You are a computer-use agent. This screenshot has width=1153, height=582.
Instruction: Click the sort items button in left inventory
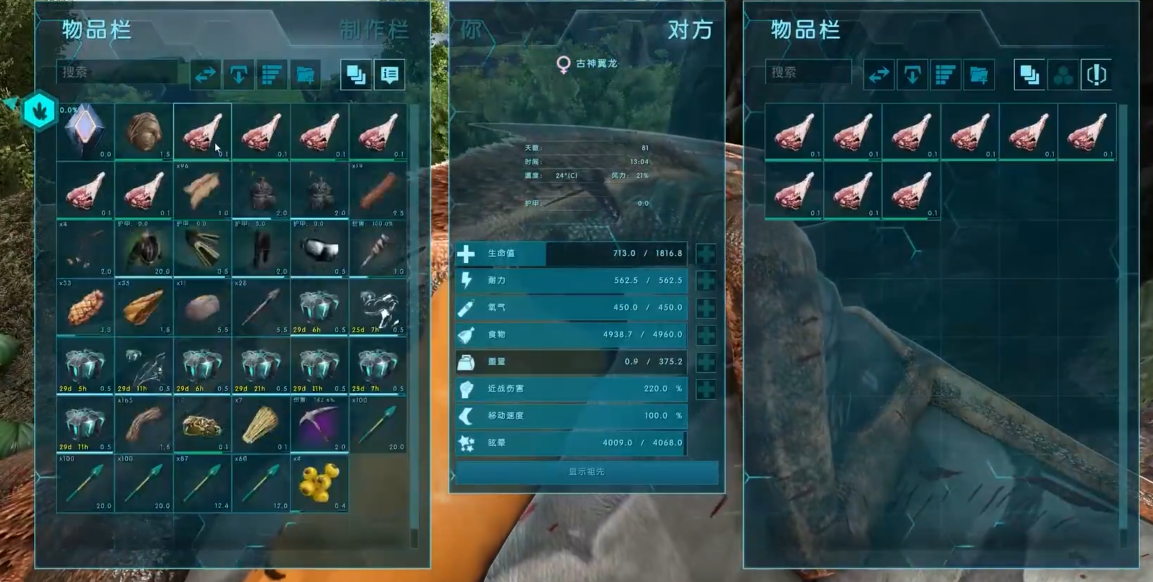(x=272, y=74)
